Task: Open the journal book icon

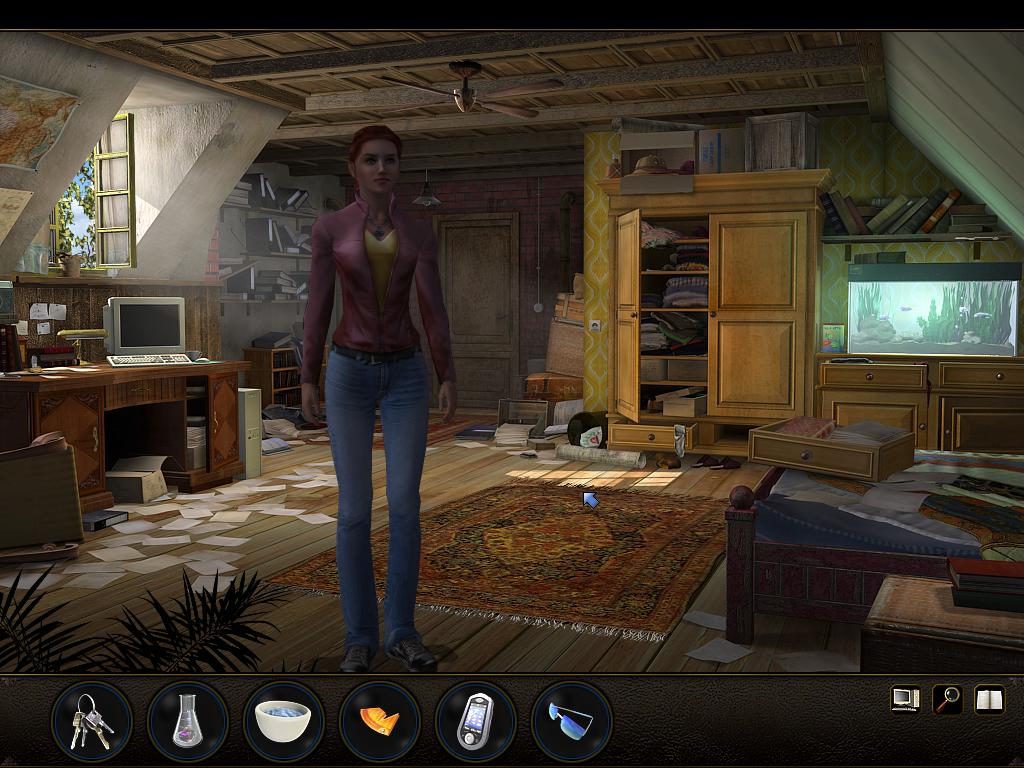Action: pos(989,699)
